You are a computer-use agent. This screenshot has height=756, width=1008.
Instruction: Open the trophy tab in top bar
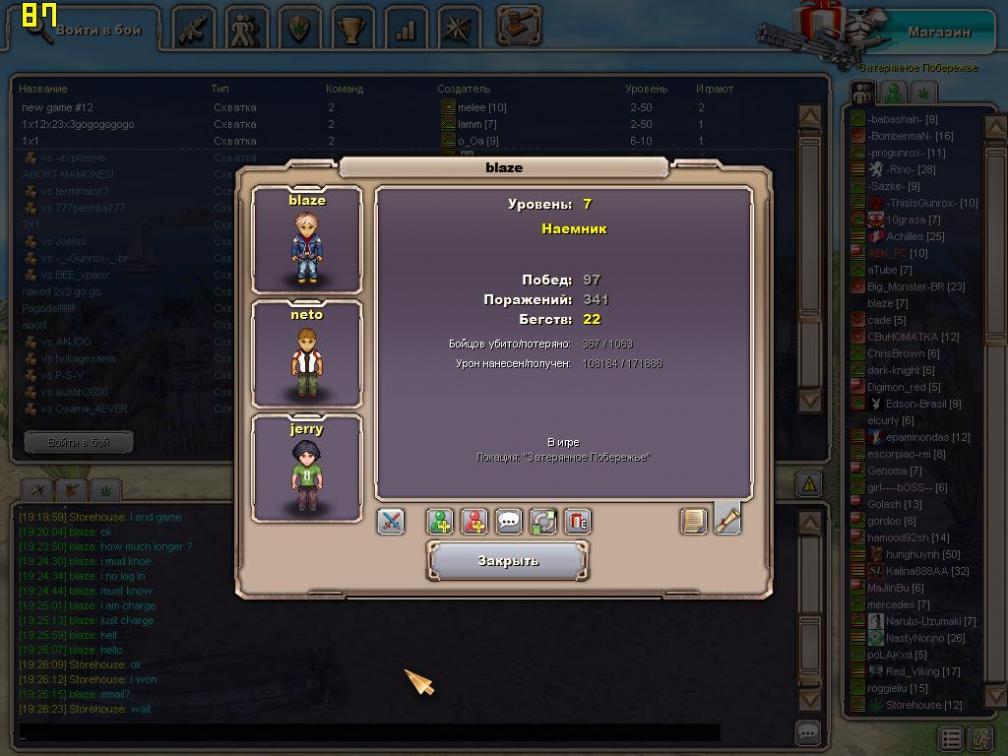pyautogui.click(x=350, y=29)
